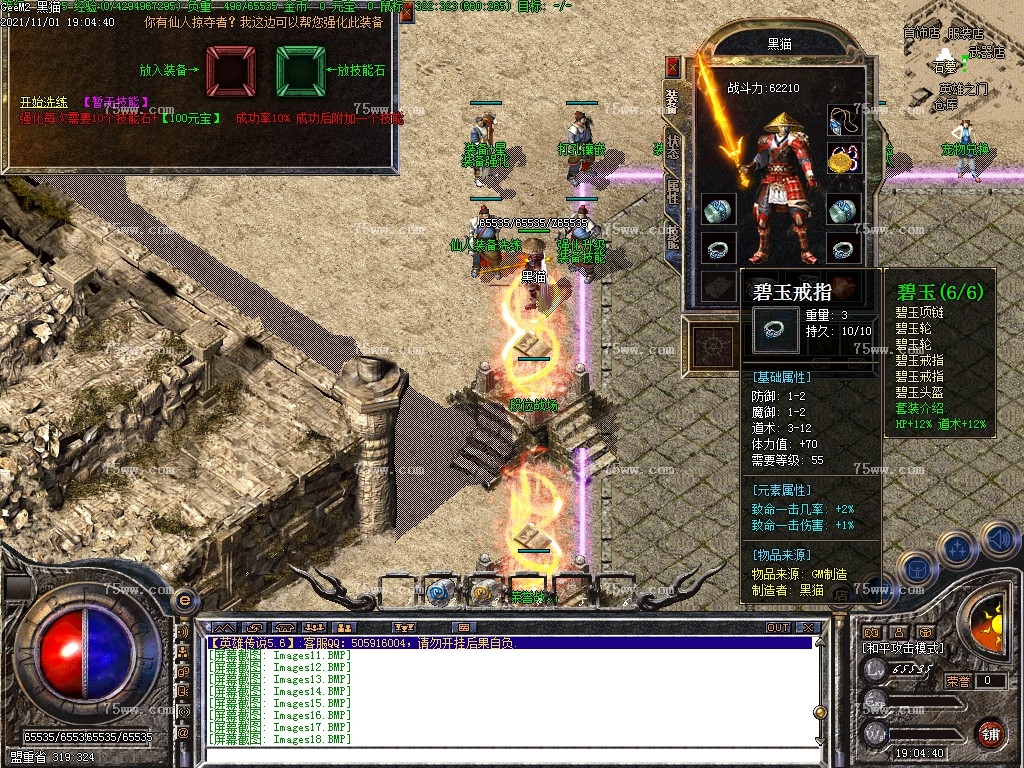Click the green skill stone slot
Image resolution: width=1024 pixels, height=768 pixels.
tap(300, 71)
